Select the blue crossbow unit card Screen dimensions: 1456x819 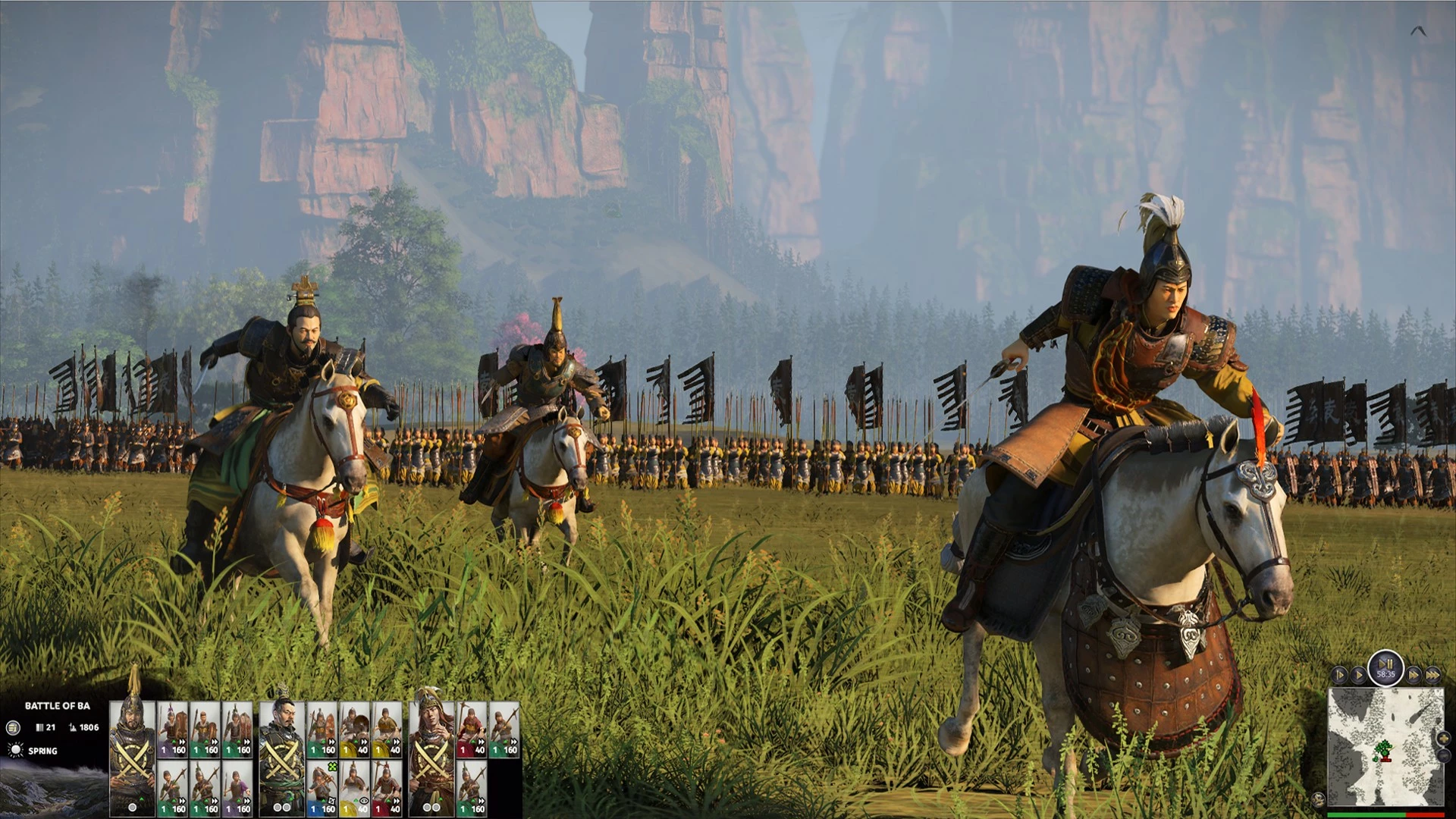pyautogui.click(x=322, y=789)
